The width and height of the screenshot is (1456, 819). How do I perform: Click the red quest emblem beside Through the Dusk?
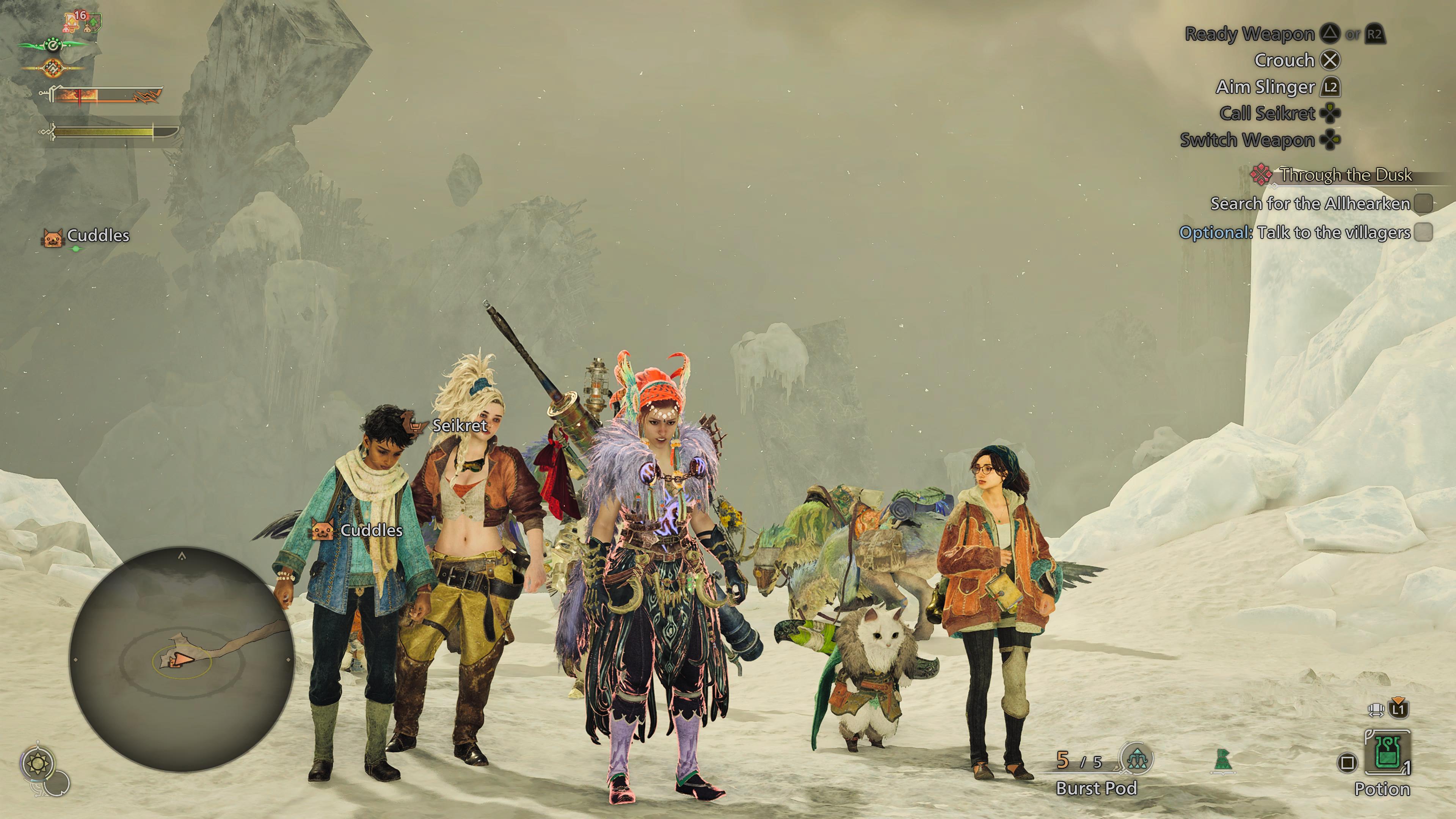1261,175
